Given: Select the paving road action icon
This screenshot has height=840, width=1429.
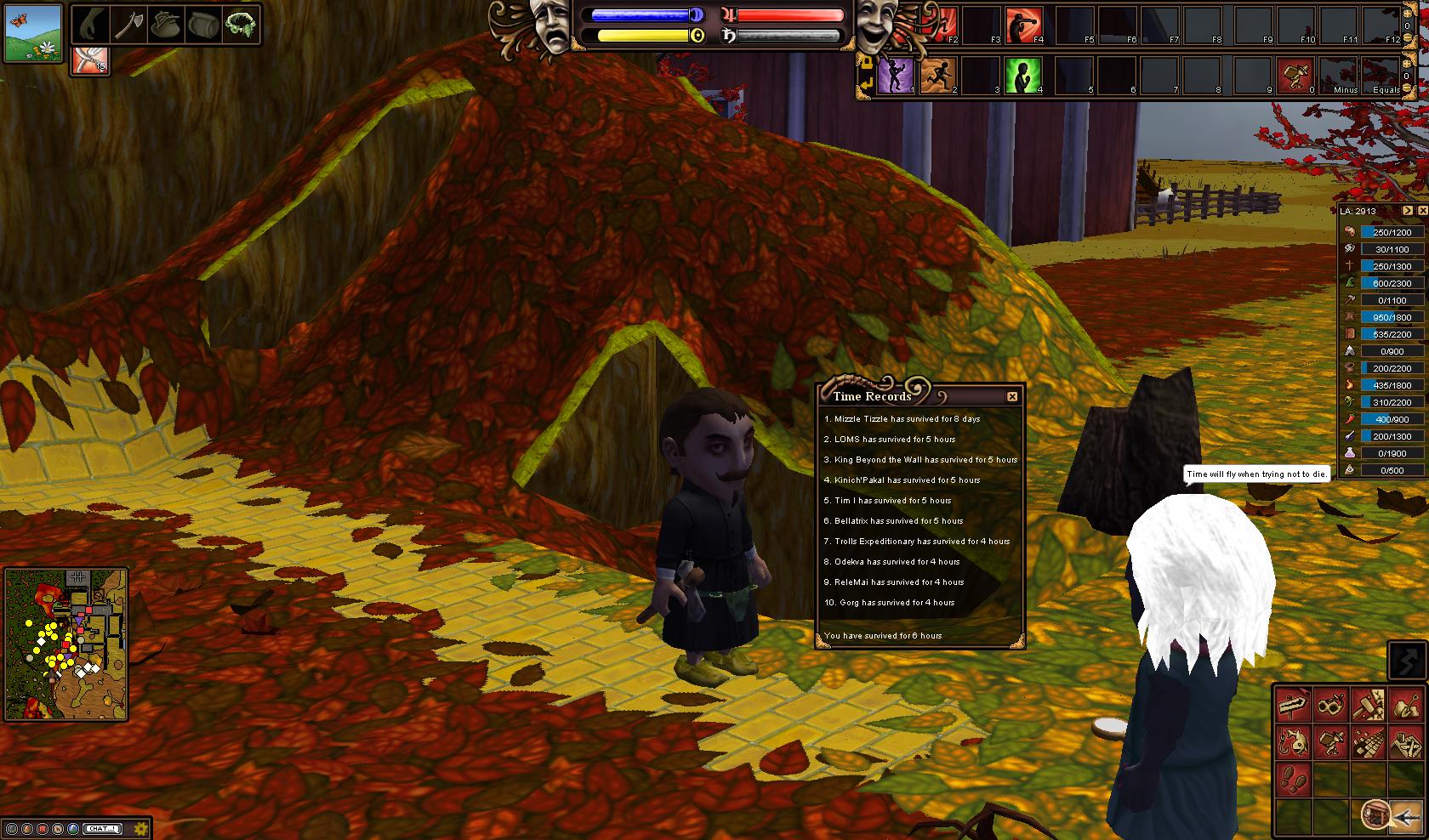Looking at the screenshot, I should [1368, 742].
